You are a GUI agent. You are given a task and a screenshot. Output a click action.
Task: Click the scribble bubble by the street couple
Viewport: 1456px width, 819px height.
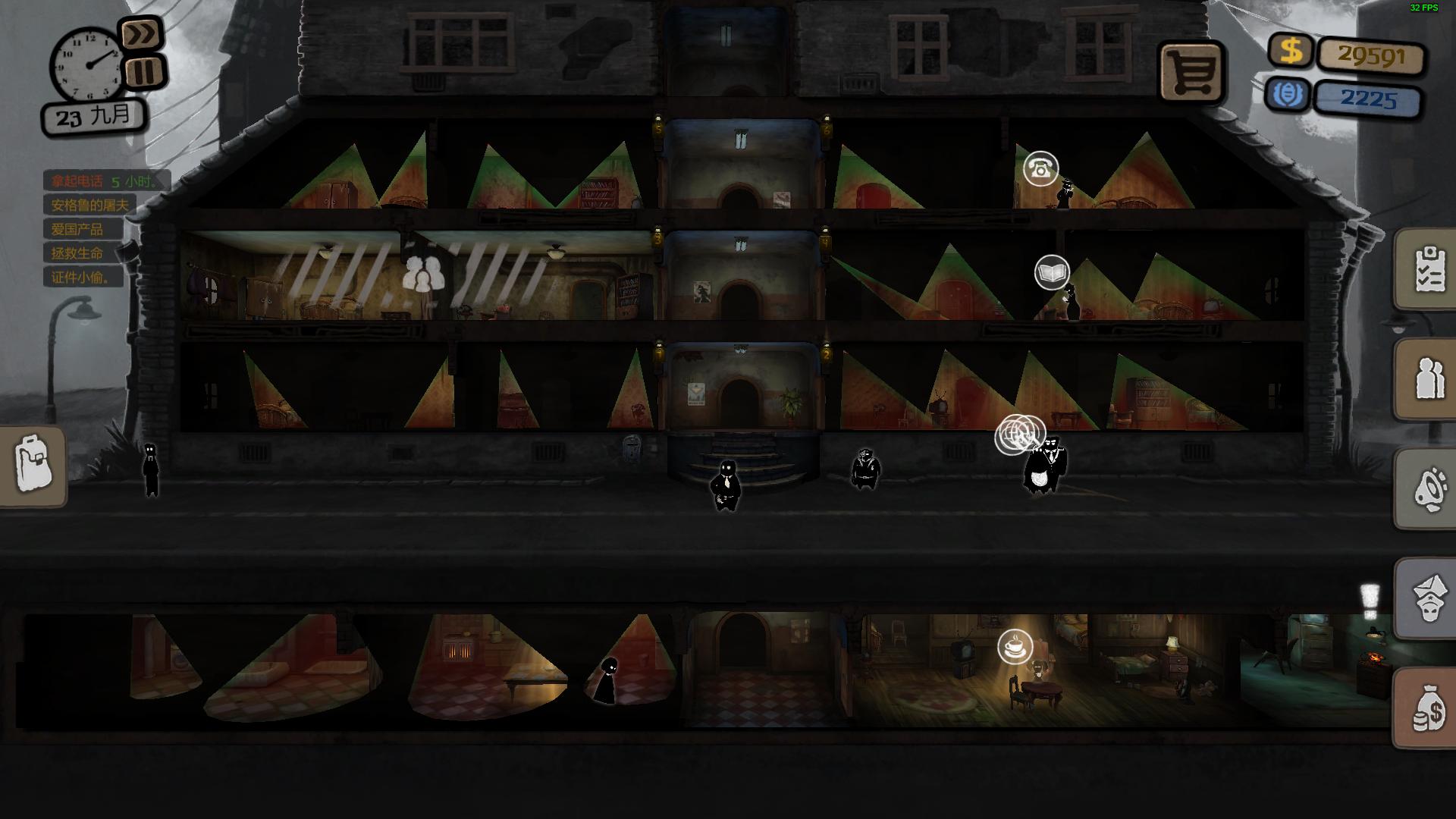1018,435
